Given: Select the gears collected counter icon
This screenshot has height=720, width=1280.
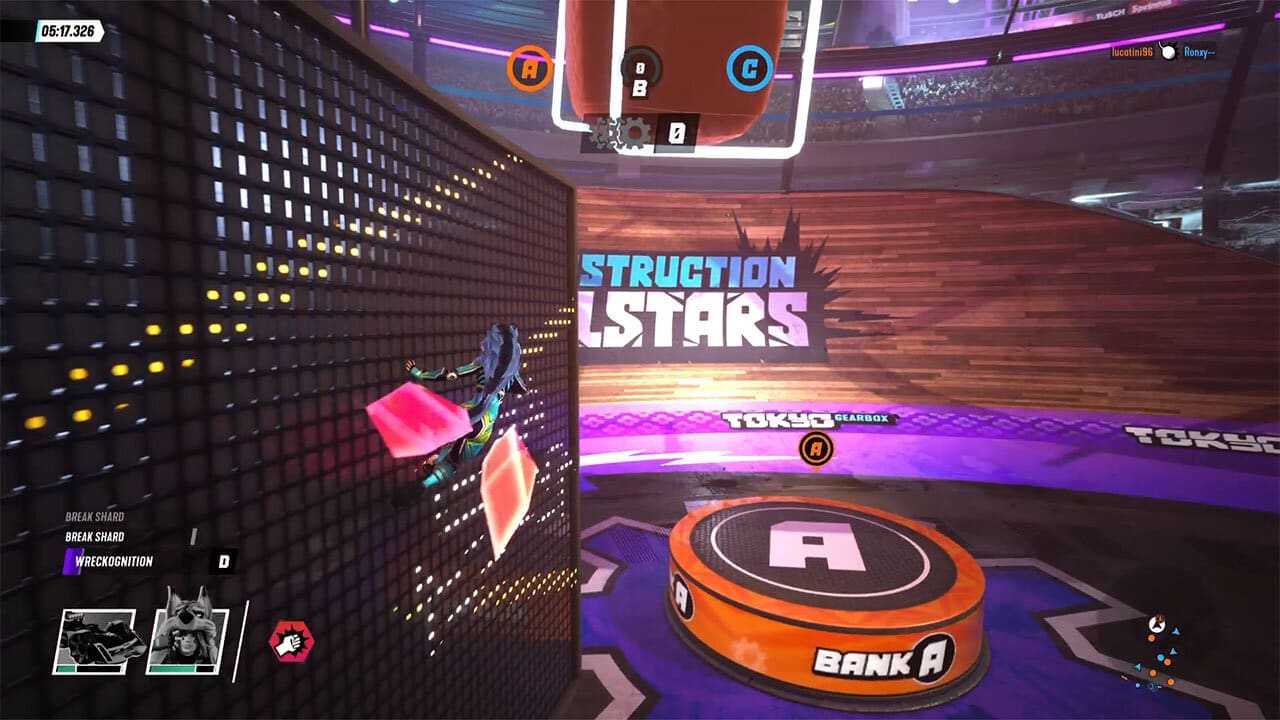Looking at the screenshot, I should [x=630, y=131].
